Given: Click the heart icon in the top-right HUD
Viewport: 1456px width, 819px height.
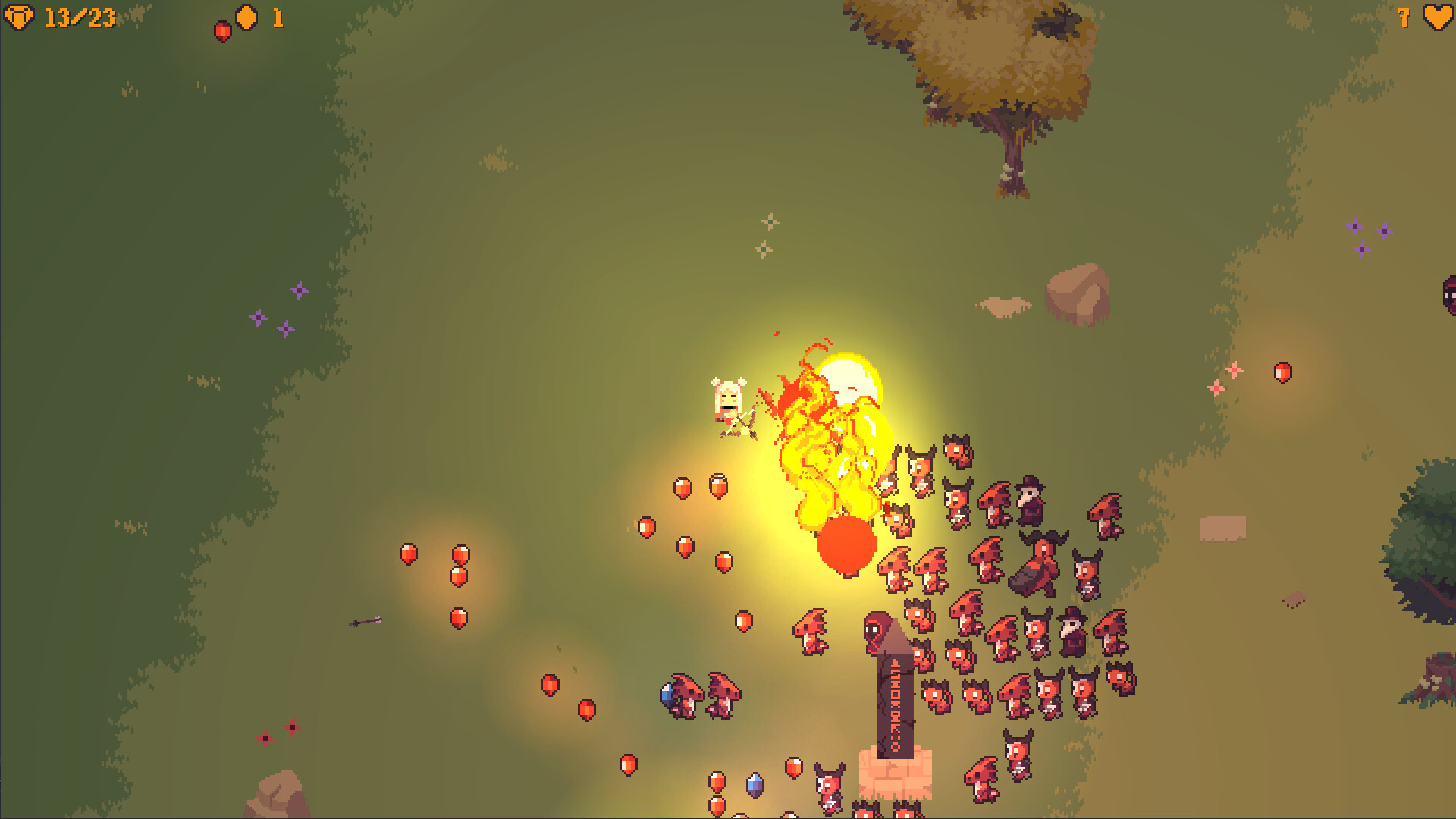Looking at the screenshot, I should pos(1437,17).
